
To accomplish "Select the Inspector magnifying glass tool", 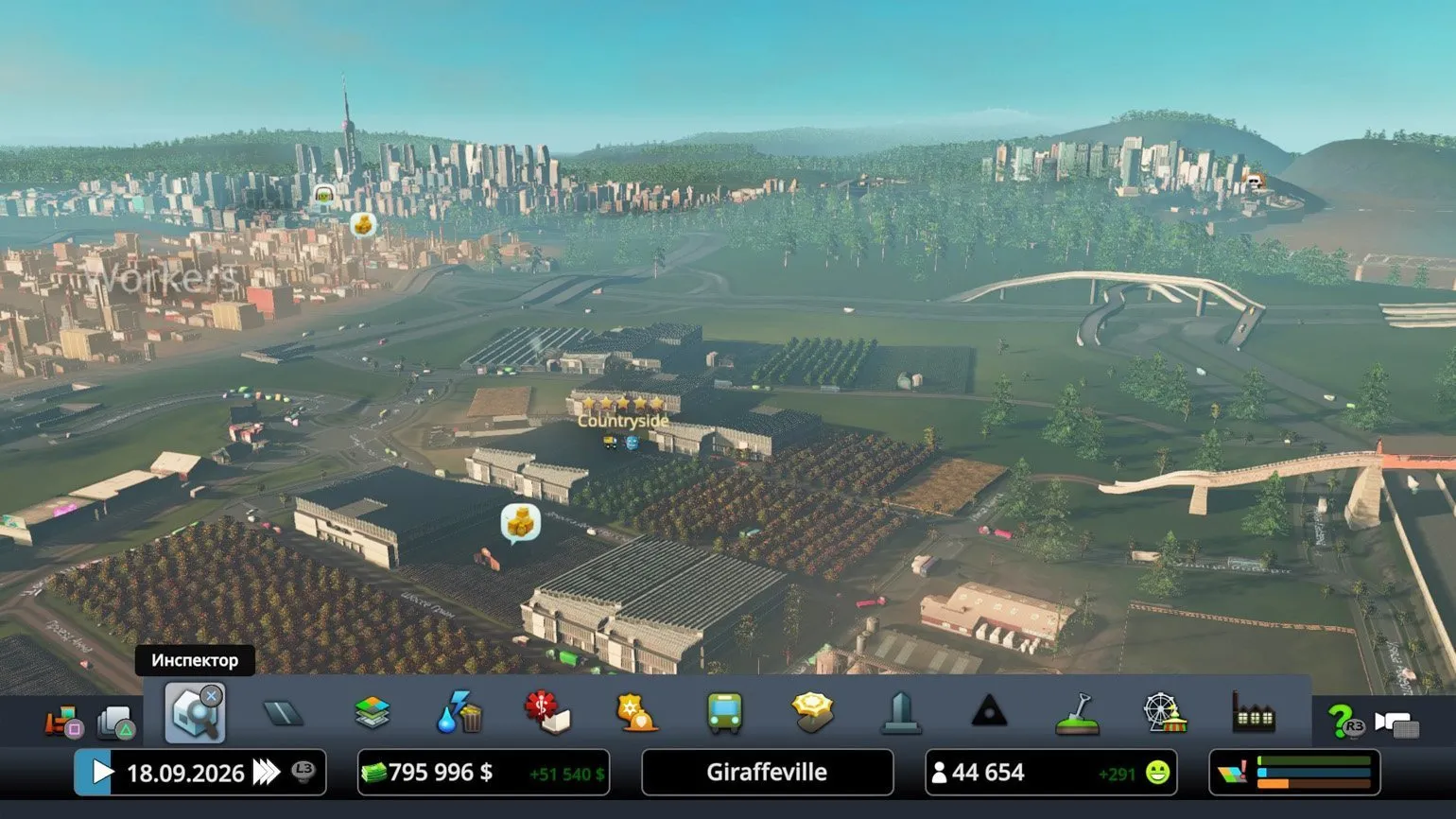I will coord(195,712).
